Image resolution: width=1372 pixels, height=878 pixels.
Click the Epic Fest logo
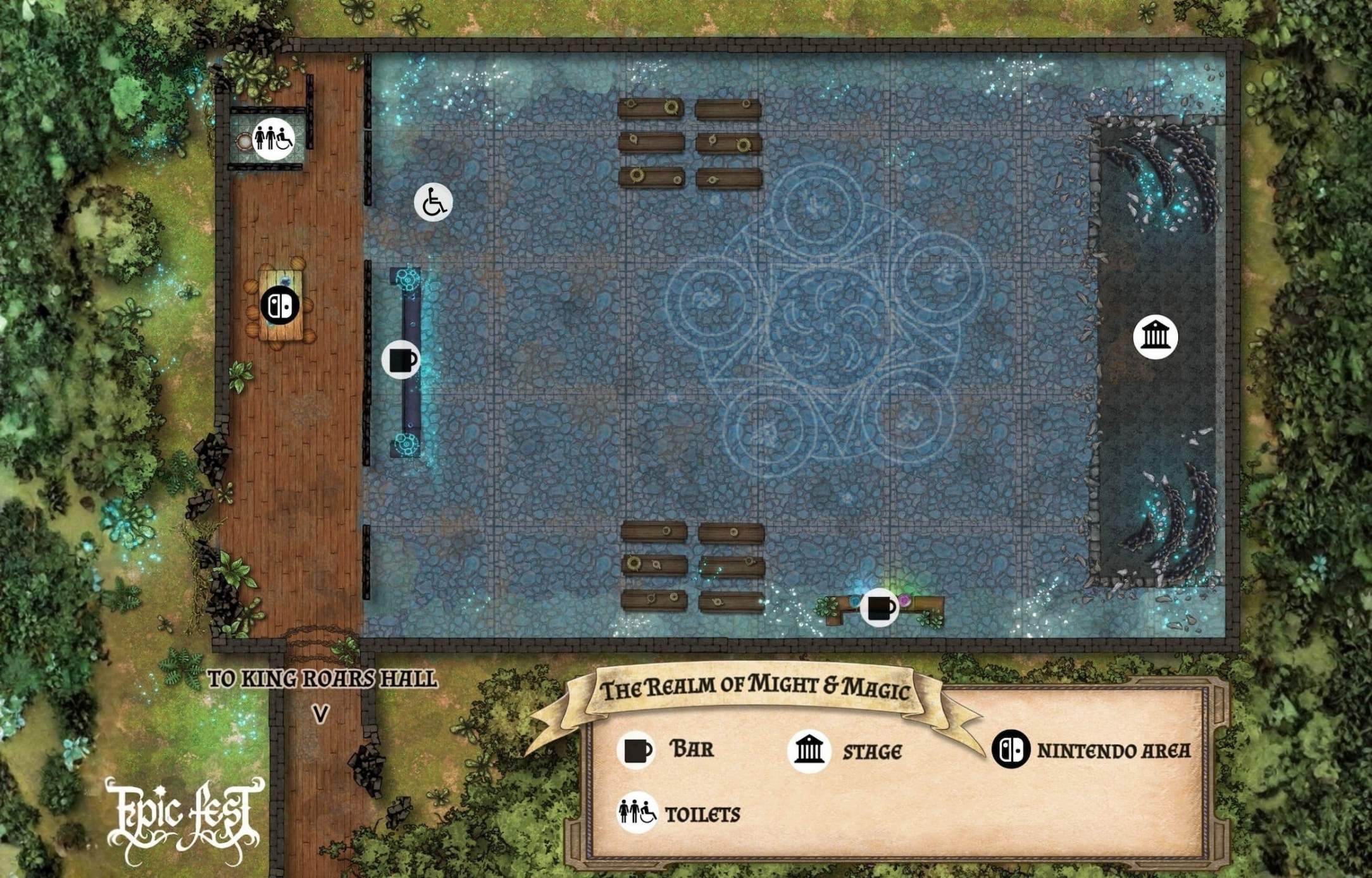[x=185, y=819]
